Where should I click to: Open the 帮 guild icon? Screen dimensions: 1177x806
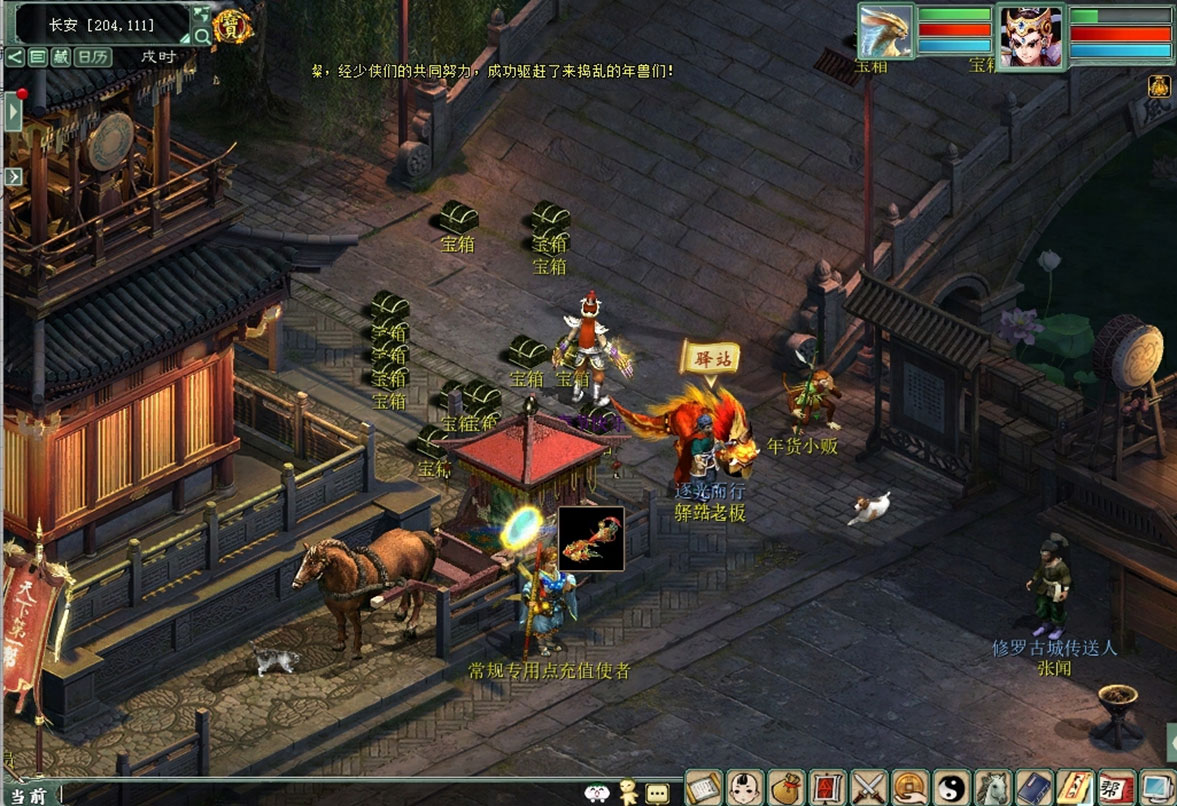(x=1115, y=788)
